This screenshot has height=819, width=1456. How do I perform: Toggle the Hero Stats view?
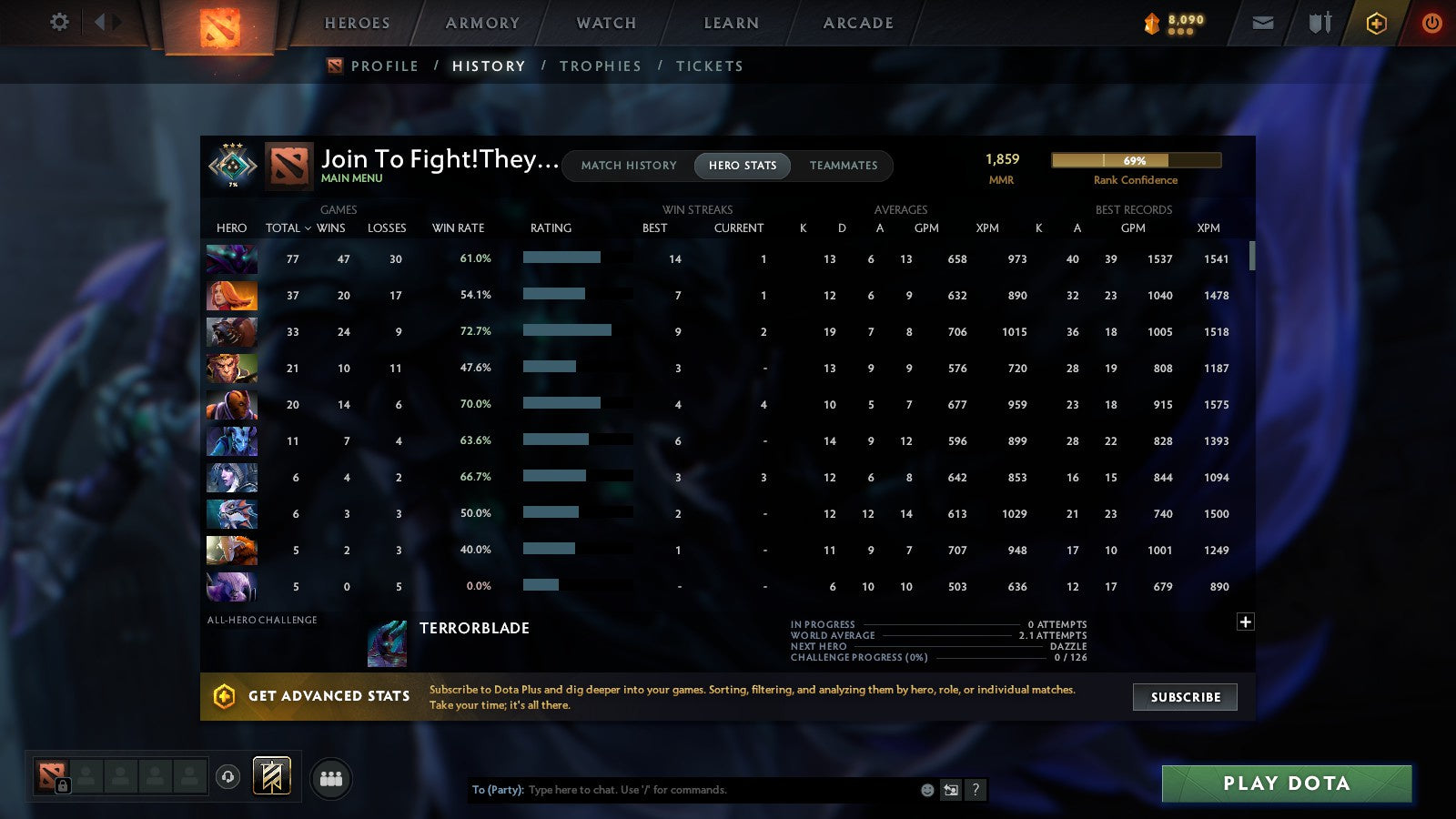(742, 166)
